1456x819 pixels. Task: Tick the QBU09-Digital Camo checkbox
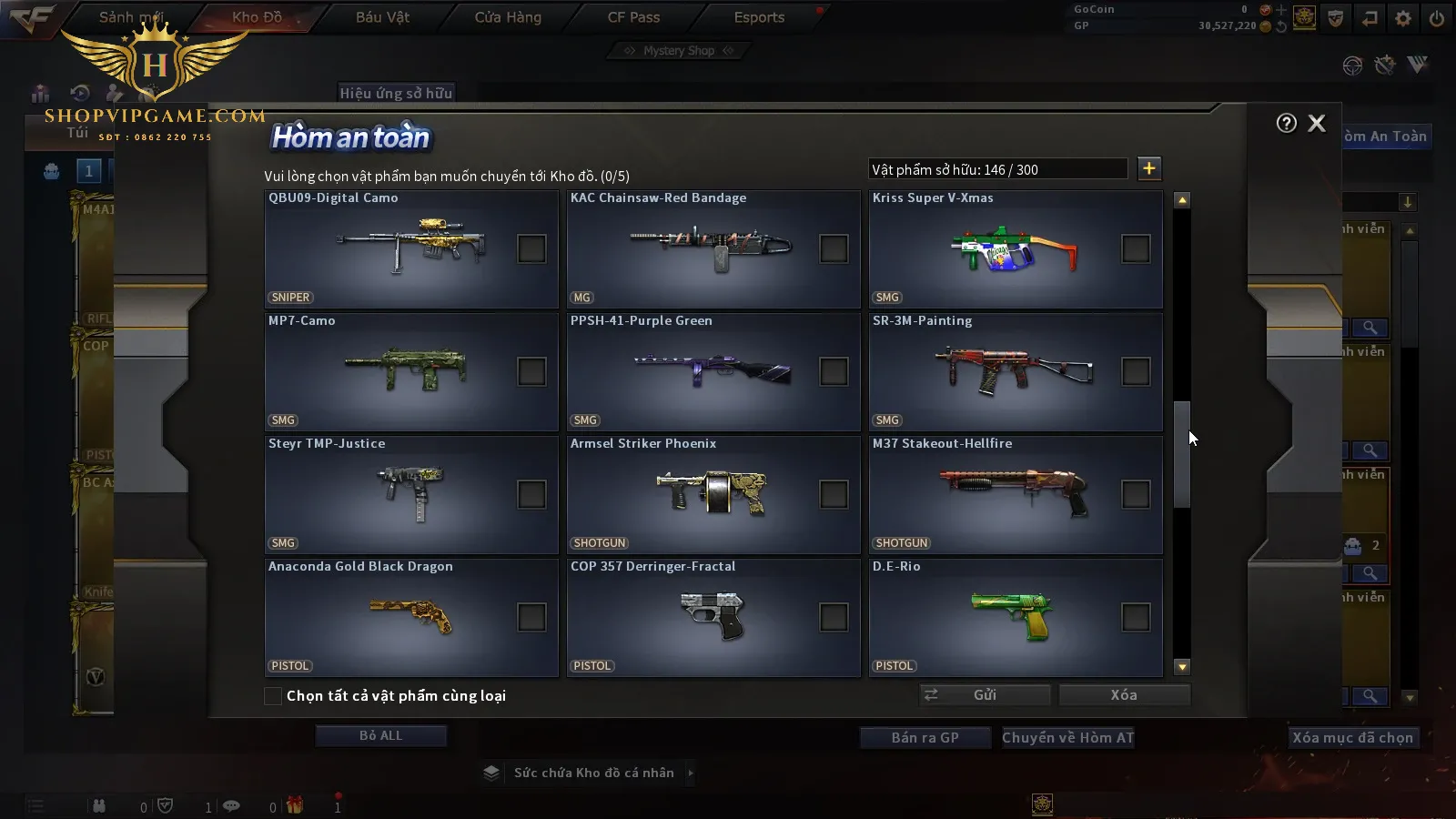[531, 248]
